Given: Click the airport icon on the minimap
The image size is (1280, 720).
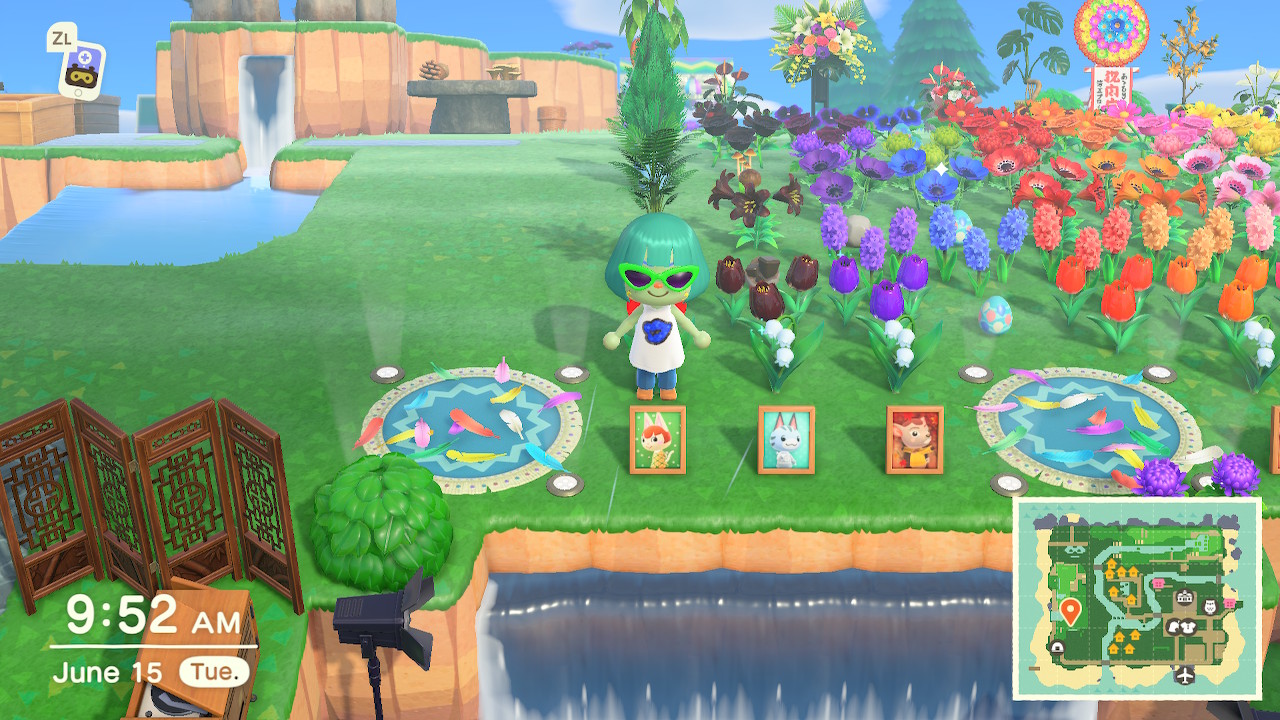Looking at the screenshot, I should pyautogui.click(x=1187, y=673).
